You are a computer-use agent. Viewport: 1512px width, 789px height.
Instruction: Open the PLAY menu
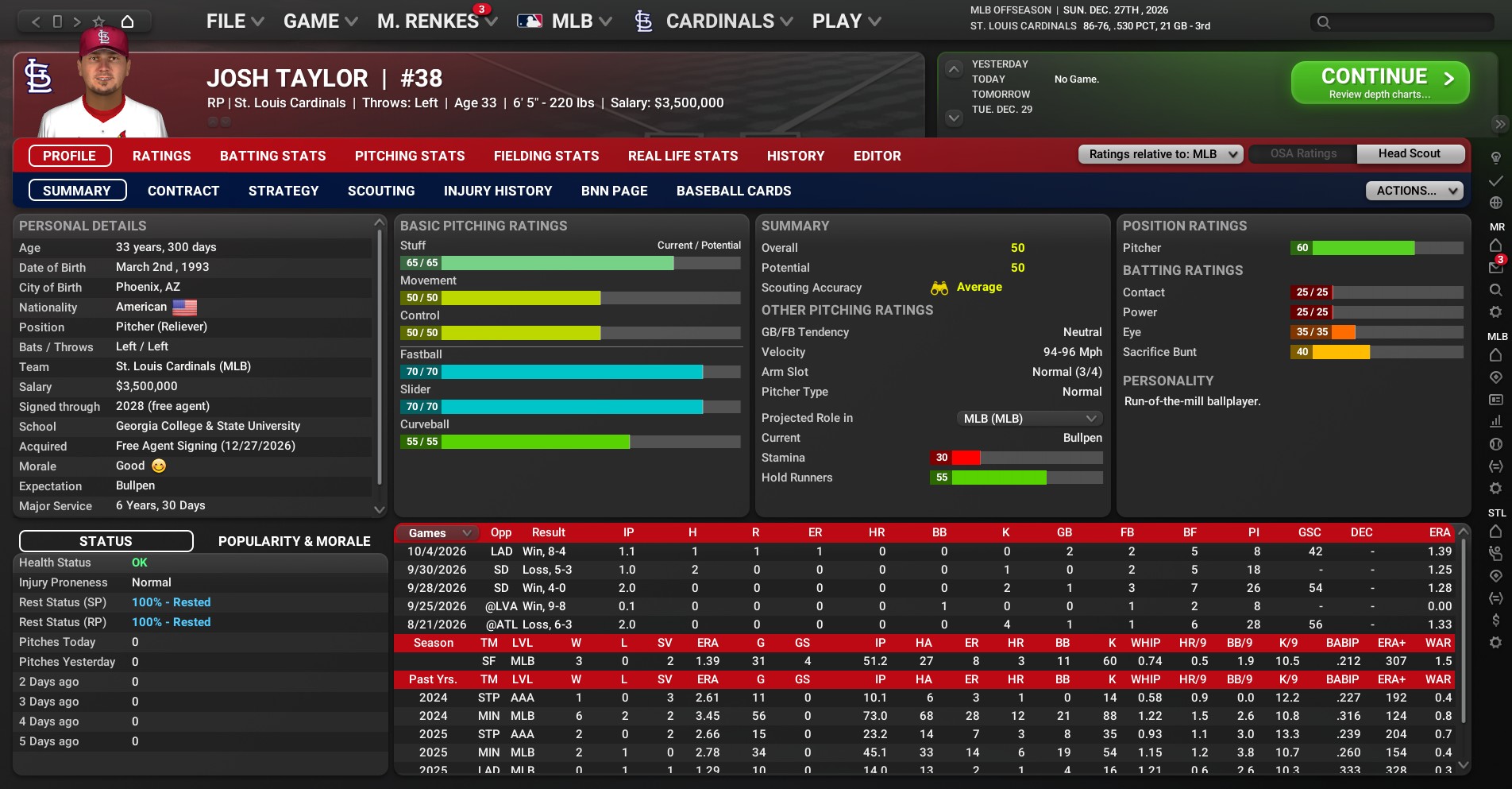click(x=846, y=21)
